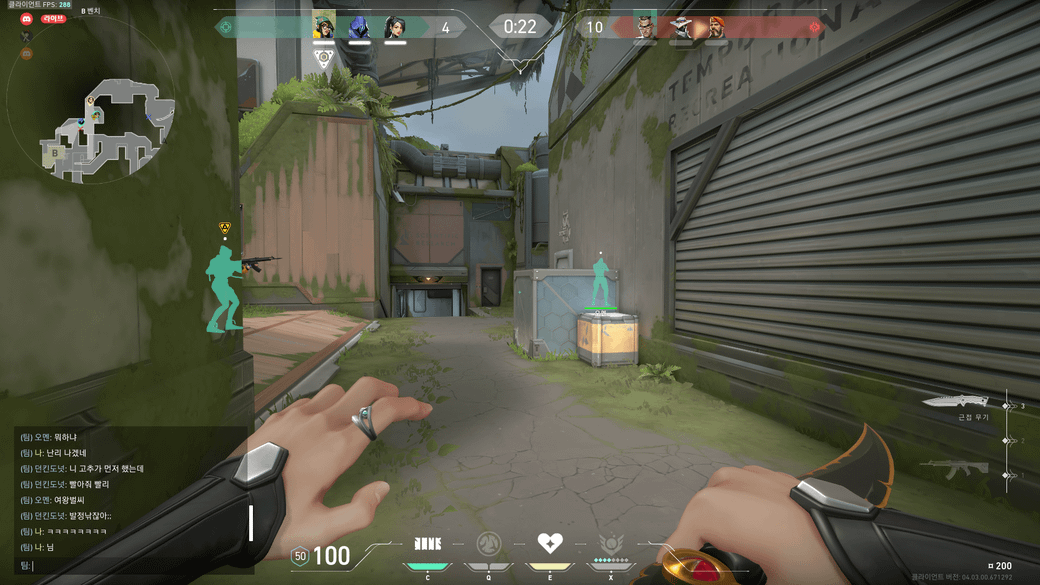Select the yellow-highlighted ally agent portrait
The width and height of the screenshot is (1040, 585).
pyautogui.click(x=324, y=27)
